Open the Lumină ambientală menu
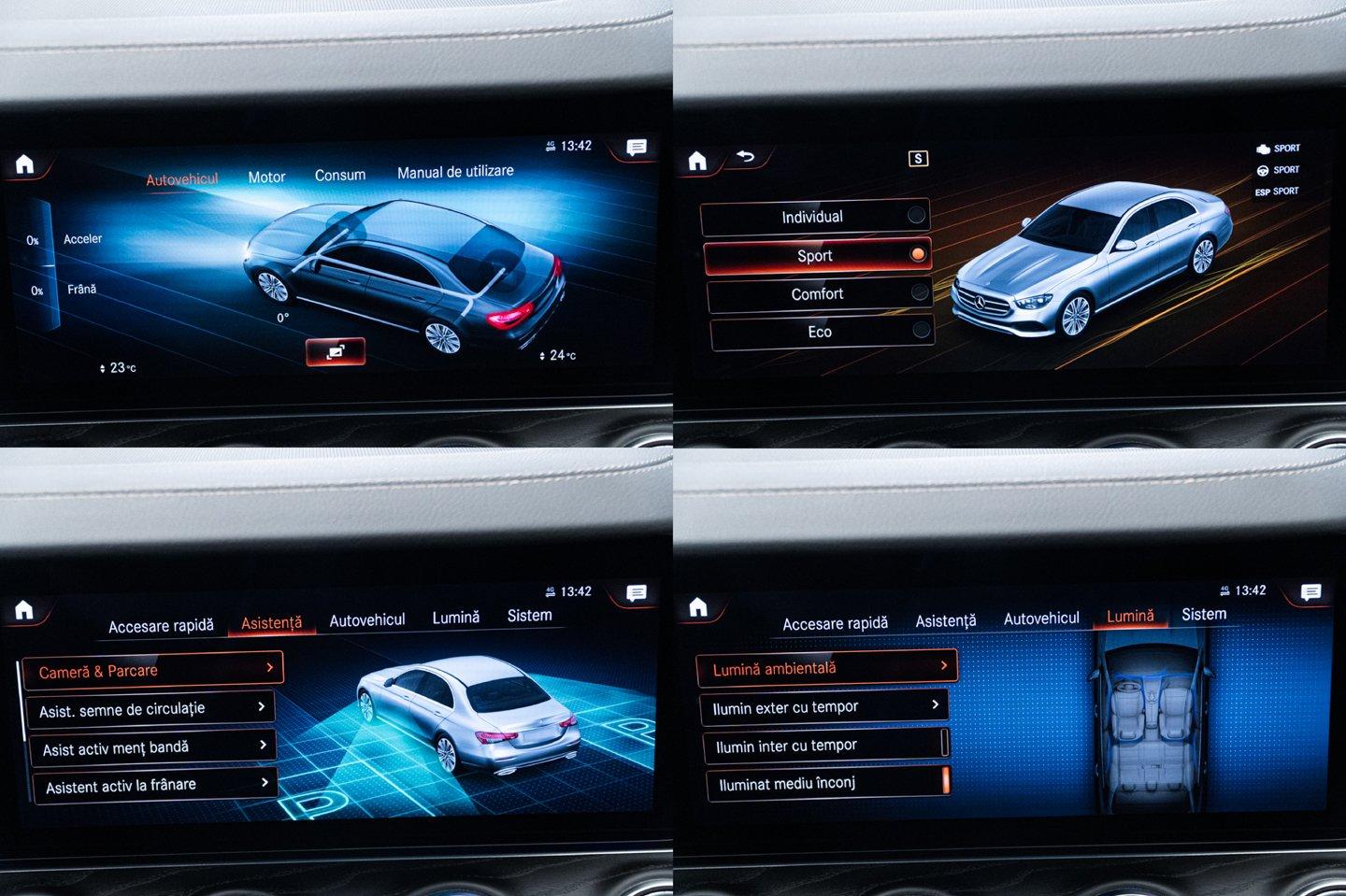The image size is (1346, 896). (x=826, y=668)
